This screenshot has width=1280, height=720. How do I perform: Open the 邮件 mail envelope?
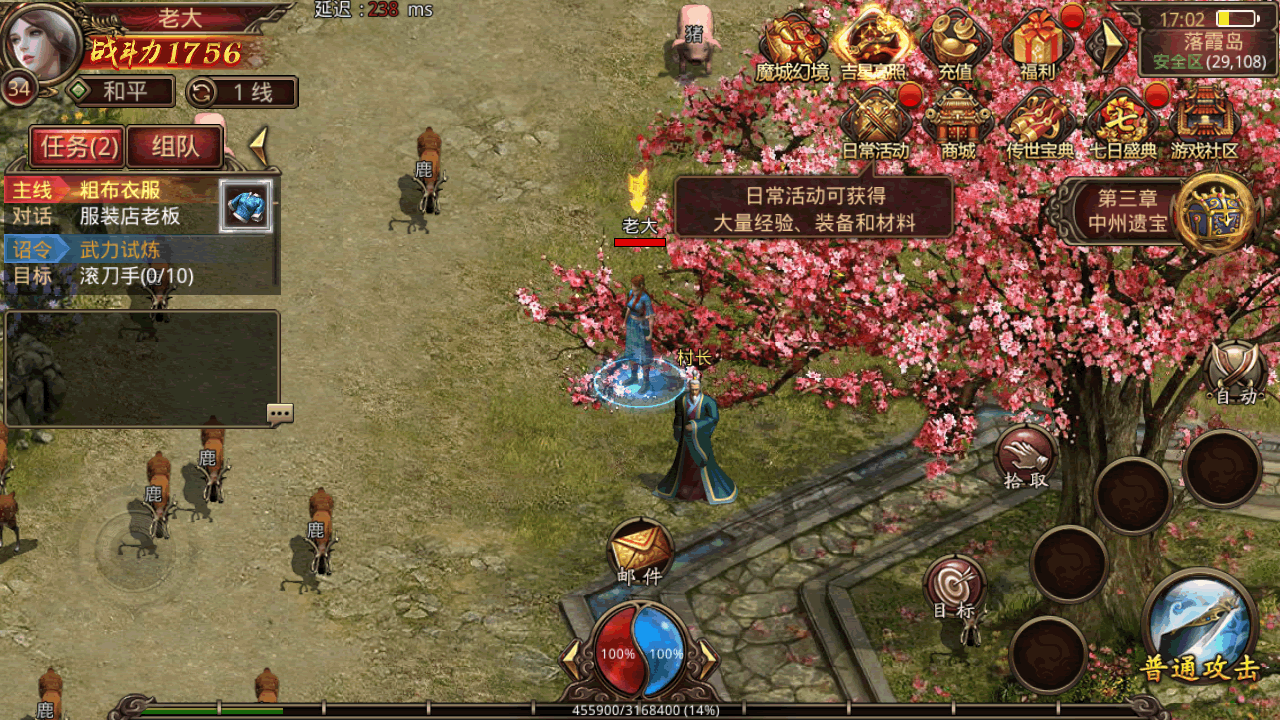tap(640, 550)
